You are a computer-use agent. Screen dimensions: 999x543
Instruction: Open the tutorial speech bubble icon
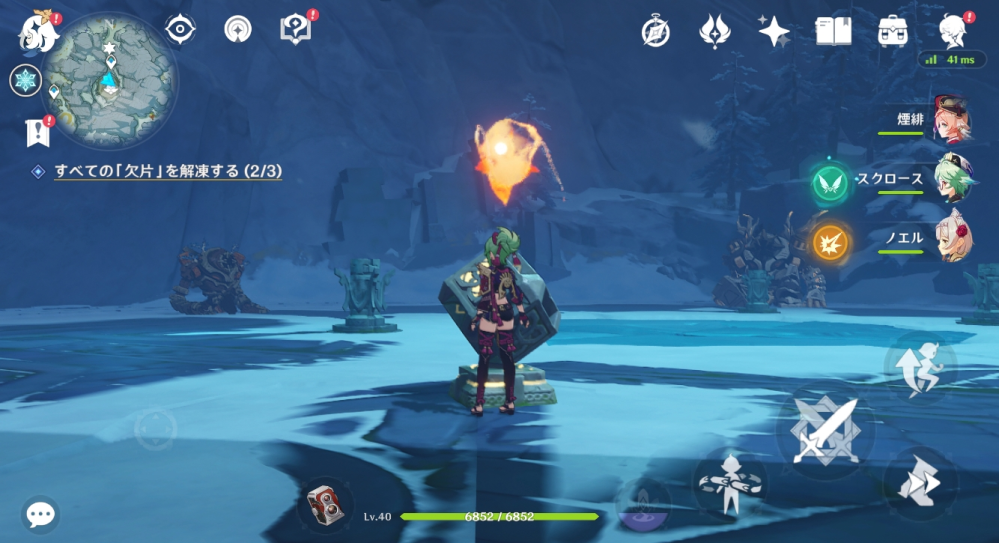tap(296, 30)
